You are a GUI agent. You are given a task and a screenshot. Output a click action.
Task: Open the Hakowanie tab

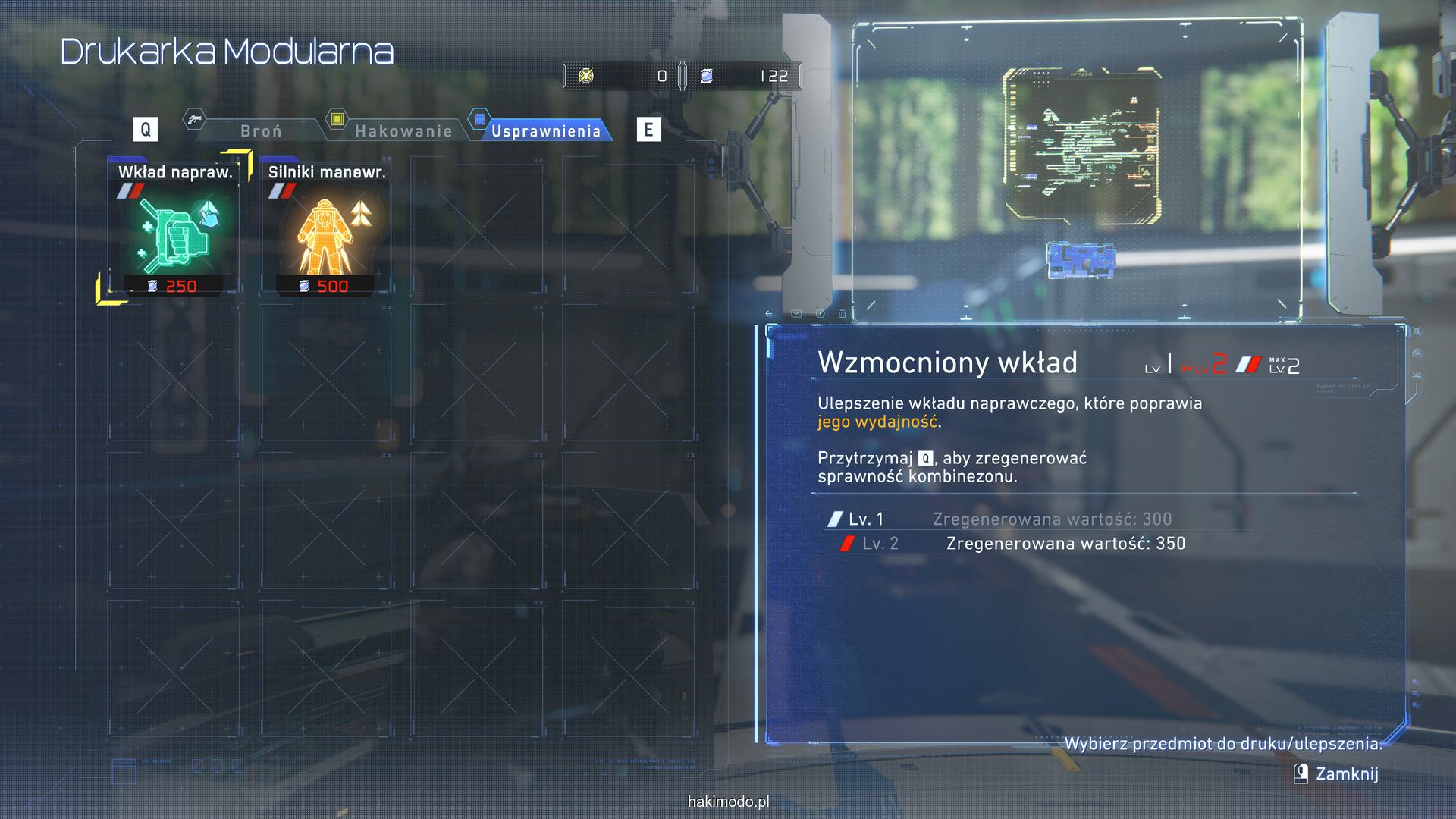[403, 130]
